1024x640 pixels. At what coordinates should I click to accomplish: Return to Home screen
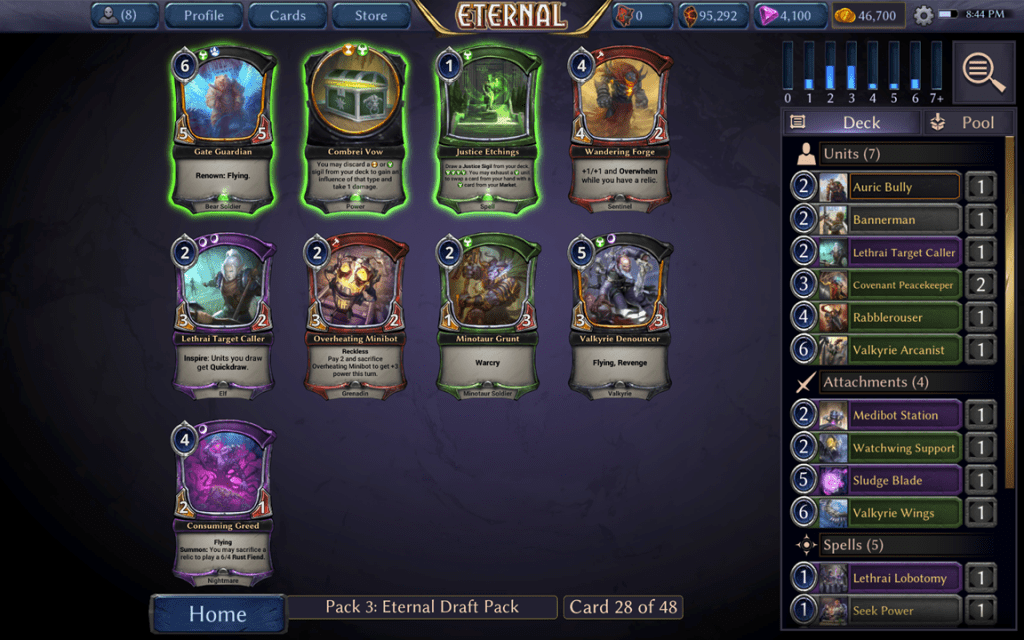pos(217,613)
